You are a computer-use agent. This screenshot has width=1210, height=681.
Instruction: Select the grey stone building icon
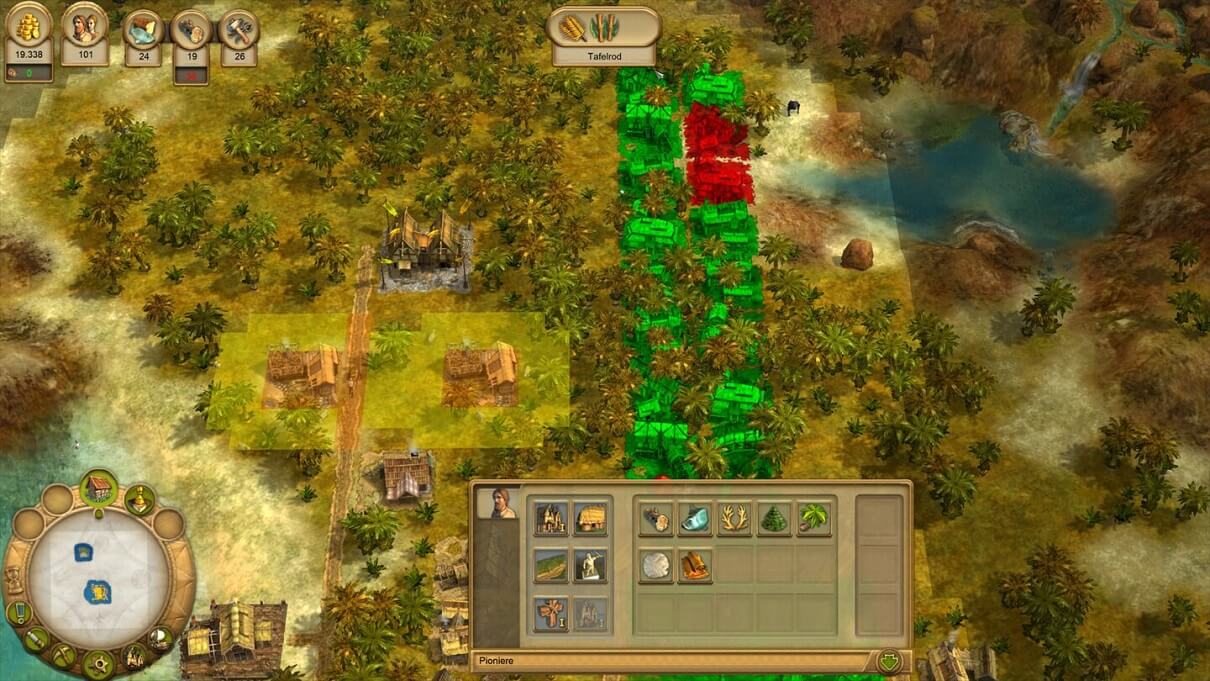[656, 565]
